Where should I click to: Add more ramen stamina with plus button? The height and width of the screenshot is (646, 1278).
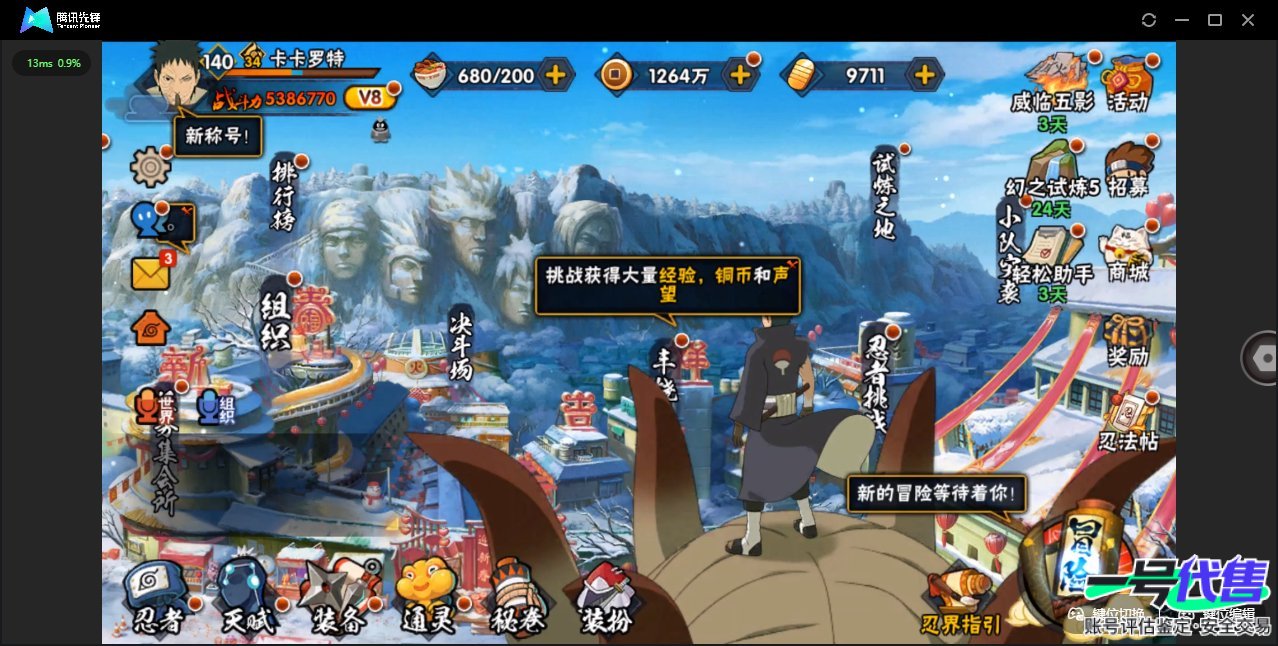pyautogui.click(x=555, y=74)
